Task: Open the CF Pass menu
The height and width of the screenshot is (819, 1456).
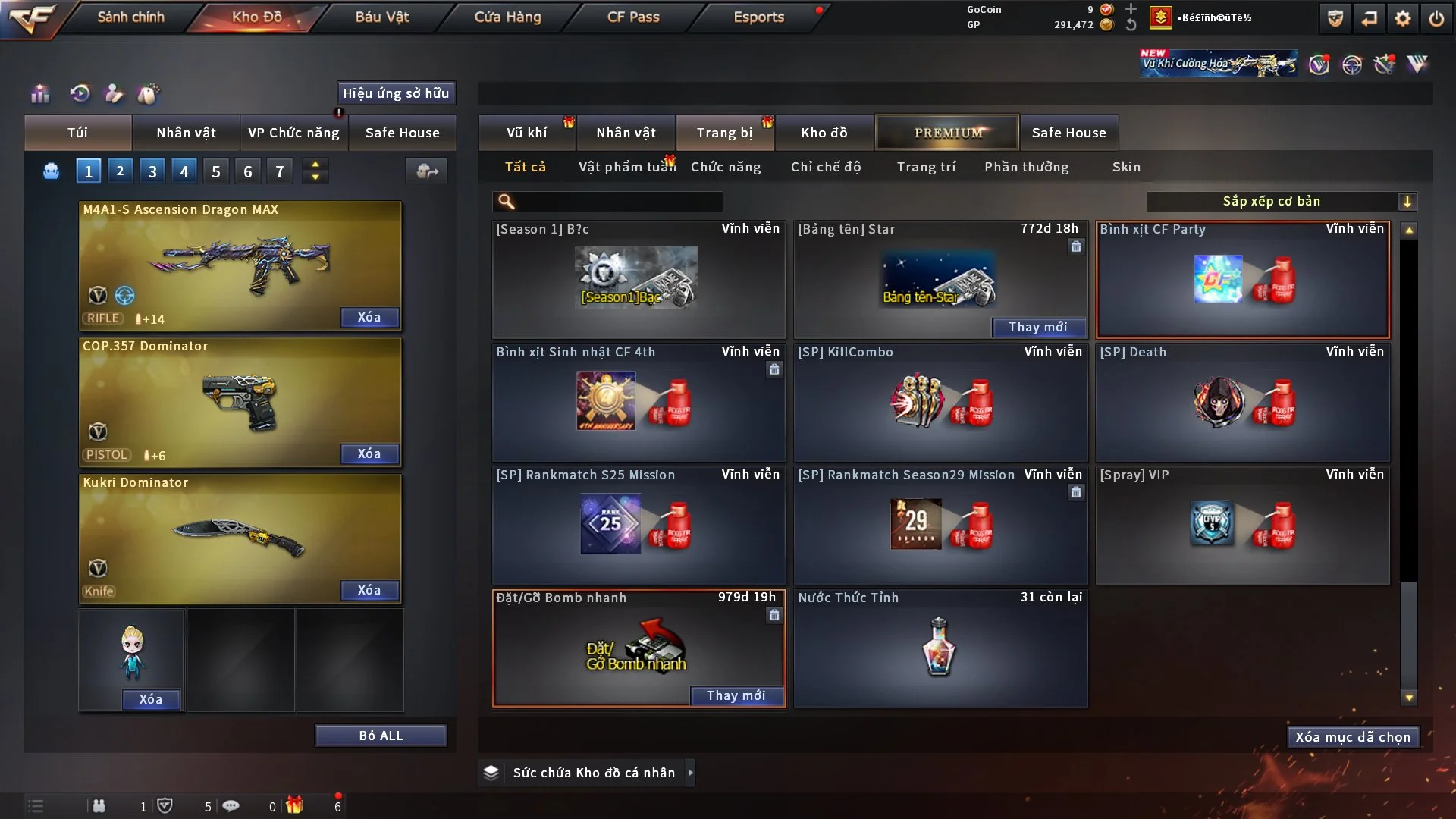Action: tap(633, 17)
